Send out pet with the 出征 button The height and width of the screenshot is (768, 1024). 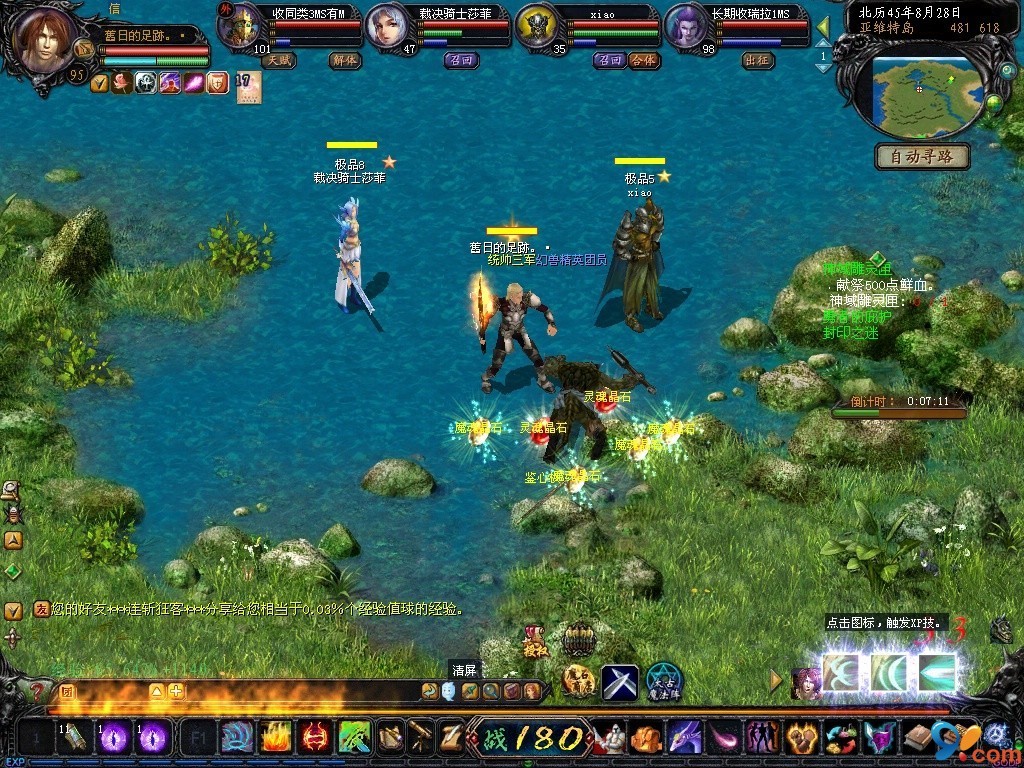coord(759,60)
